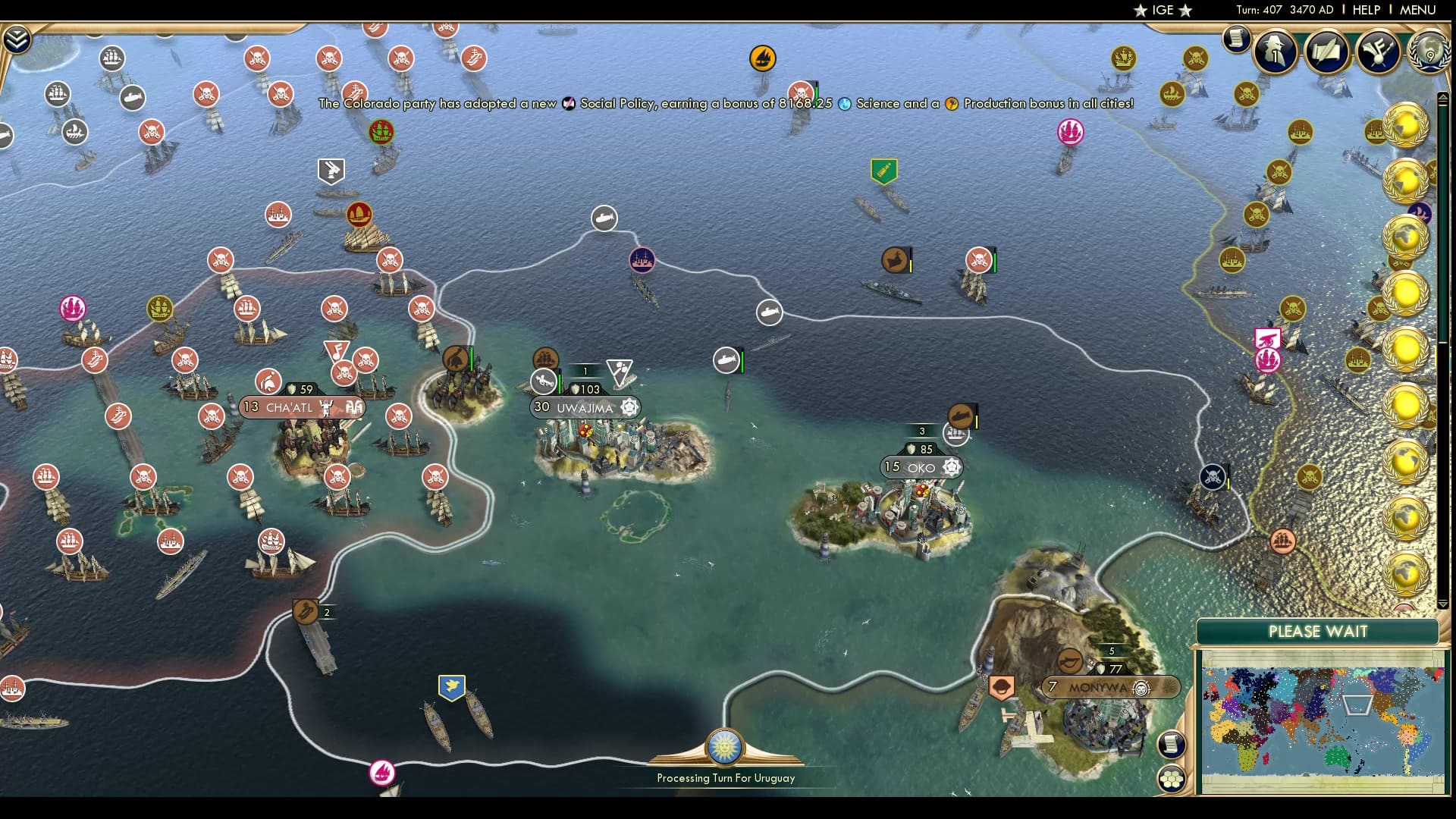This screenshot has width=1456, height=819.
Task: Open the Diplomacy overview quill-and-scroll icon
Action: pos(1326,50)
